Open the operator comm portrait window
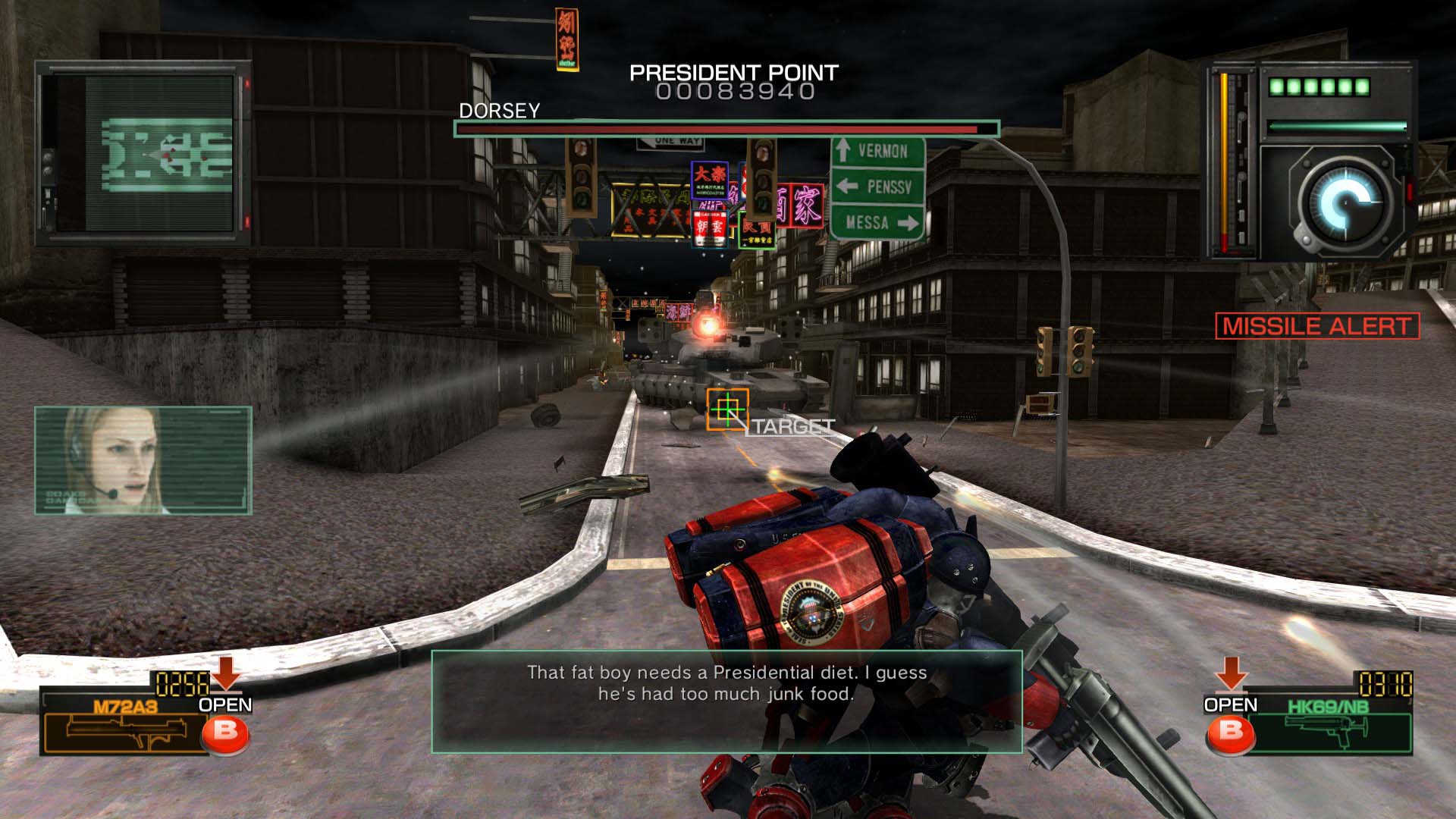 pyautogui.click(x=143, y=460)
